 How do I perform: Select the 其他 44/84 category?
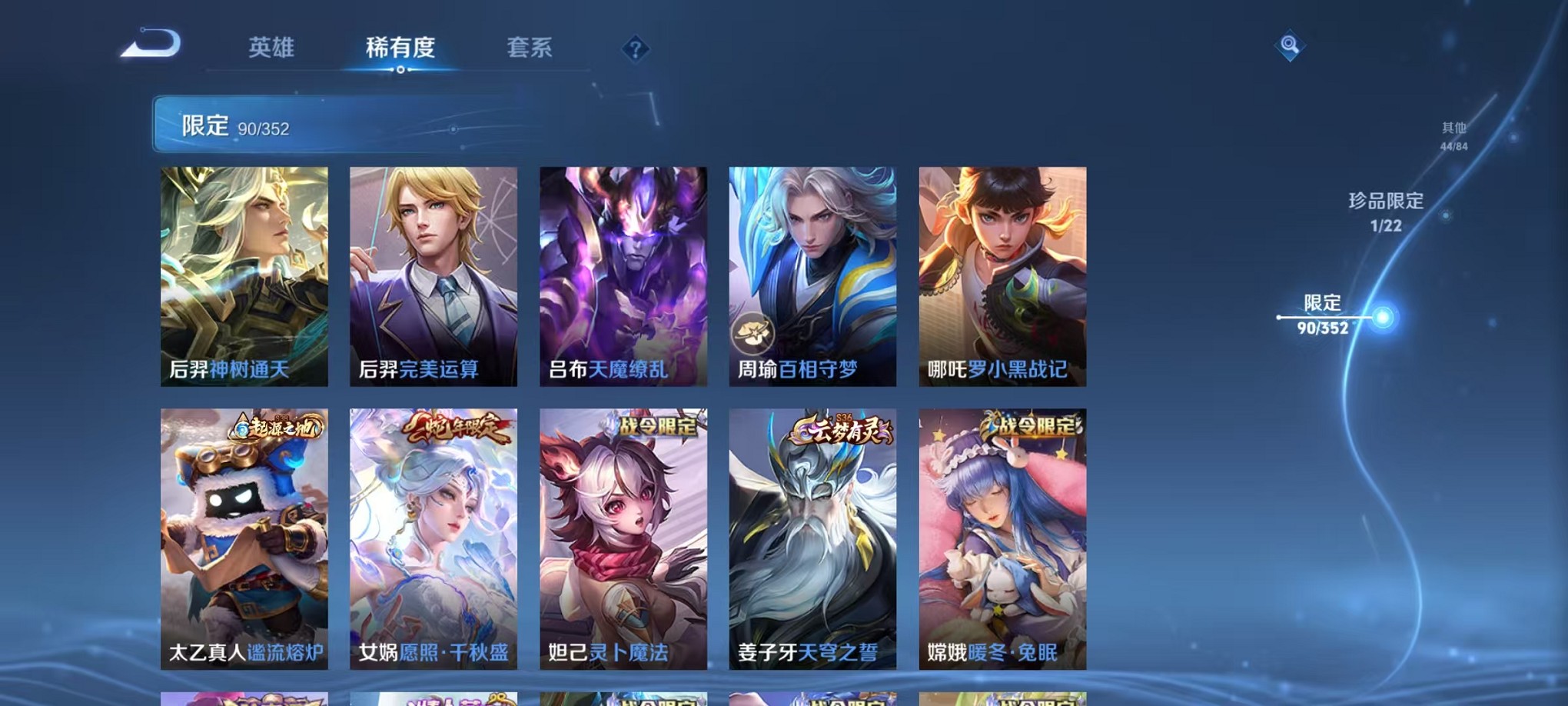[1454, 136]
